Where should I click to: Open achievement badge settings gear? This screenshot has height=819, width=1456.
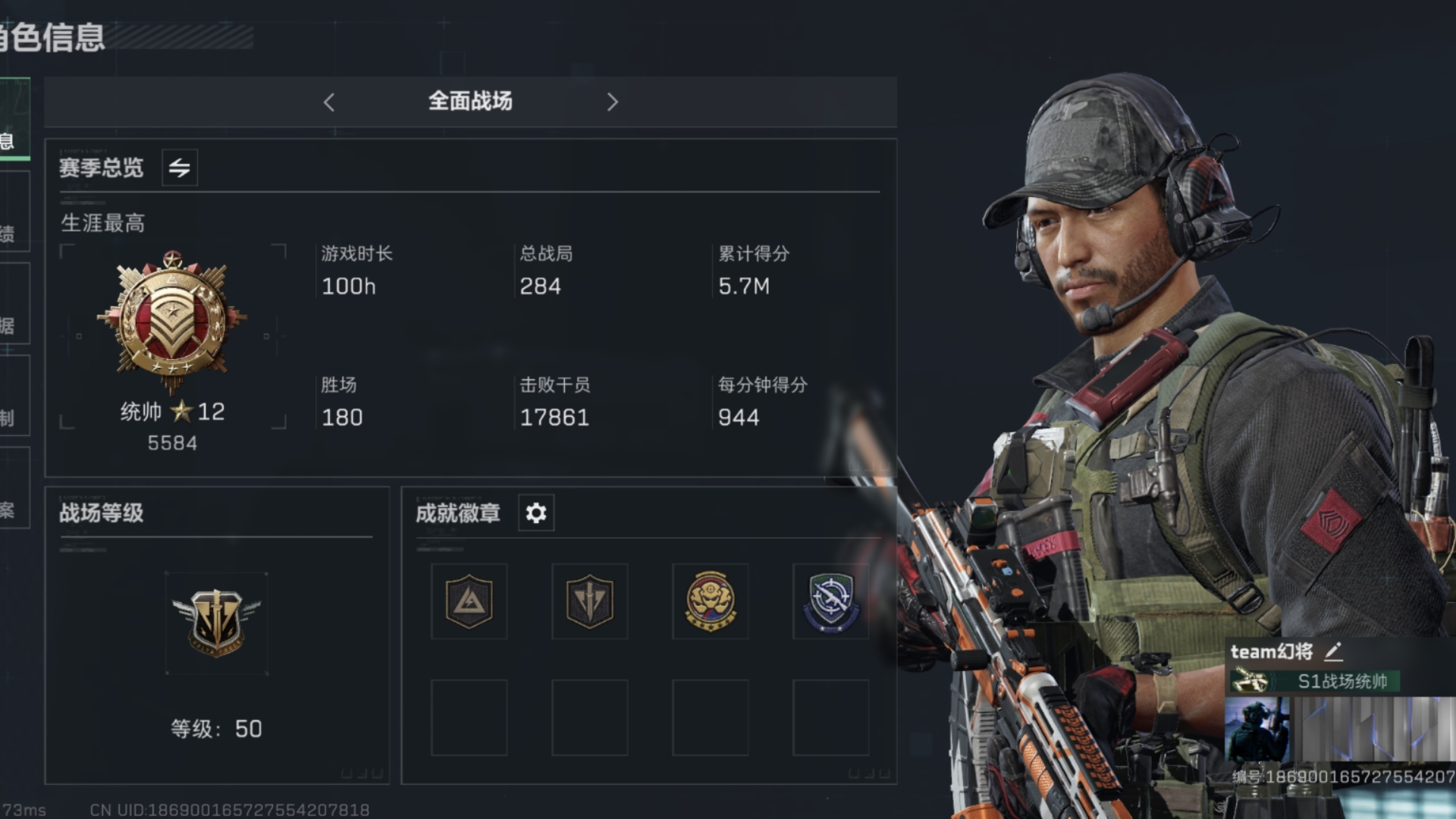536,513
